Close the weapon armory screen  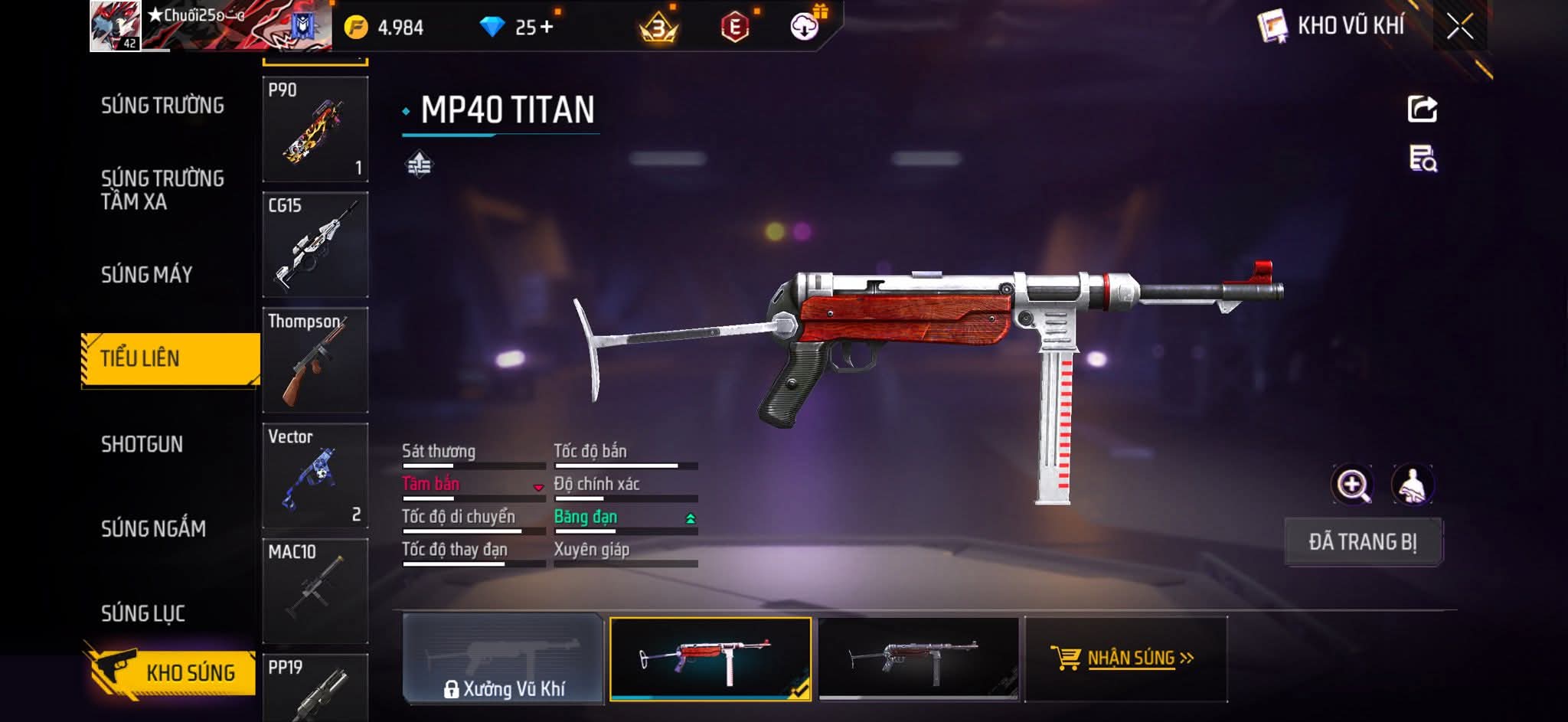pos(1459,27)
